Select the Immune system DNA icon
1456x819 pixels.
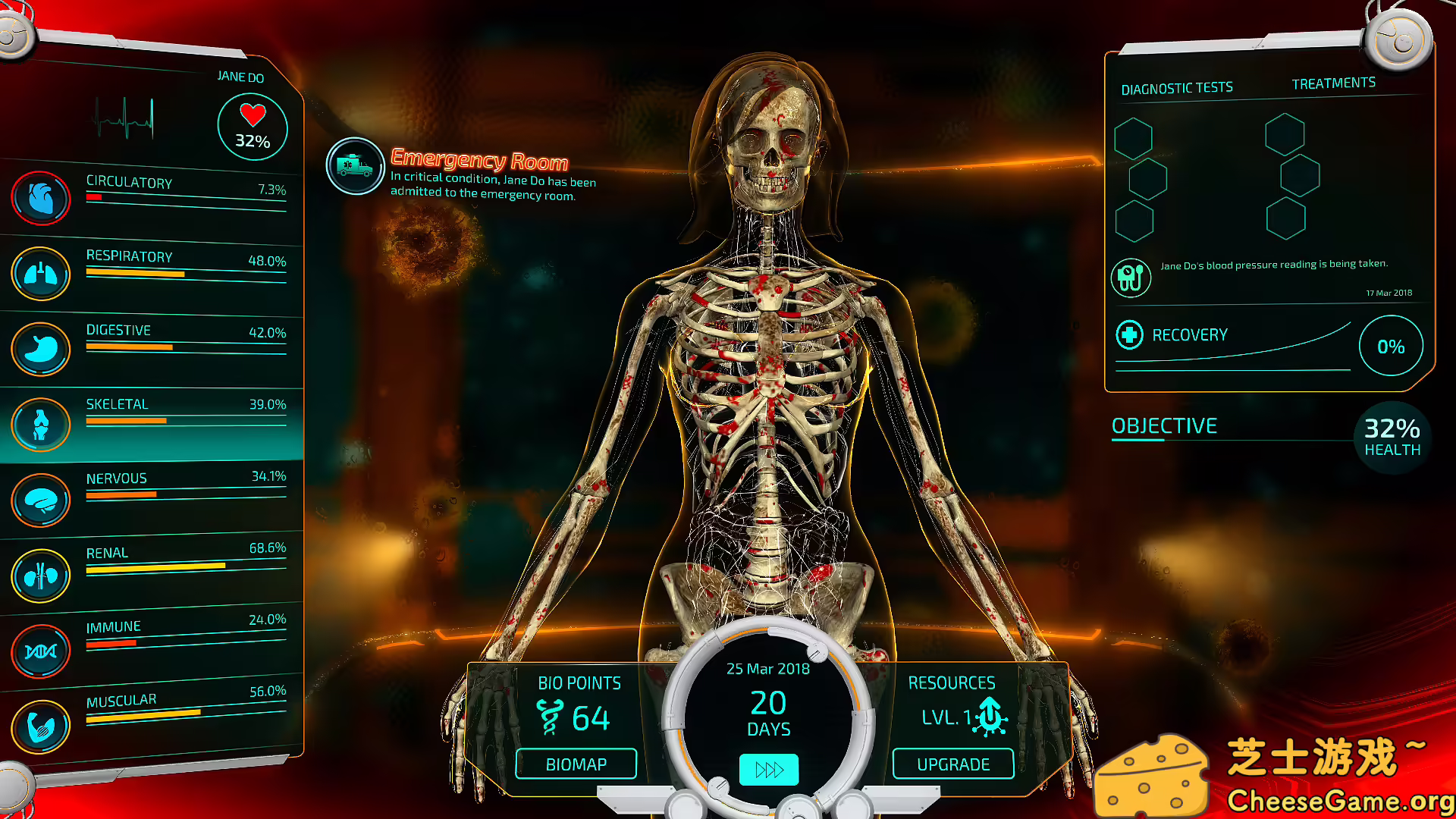pos(41,650)
